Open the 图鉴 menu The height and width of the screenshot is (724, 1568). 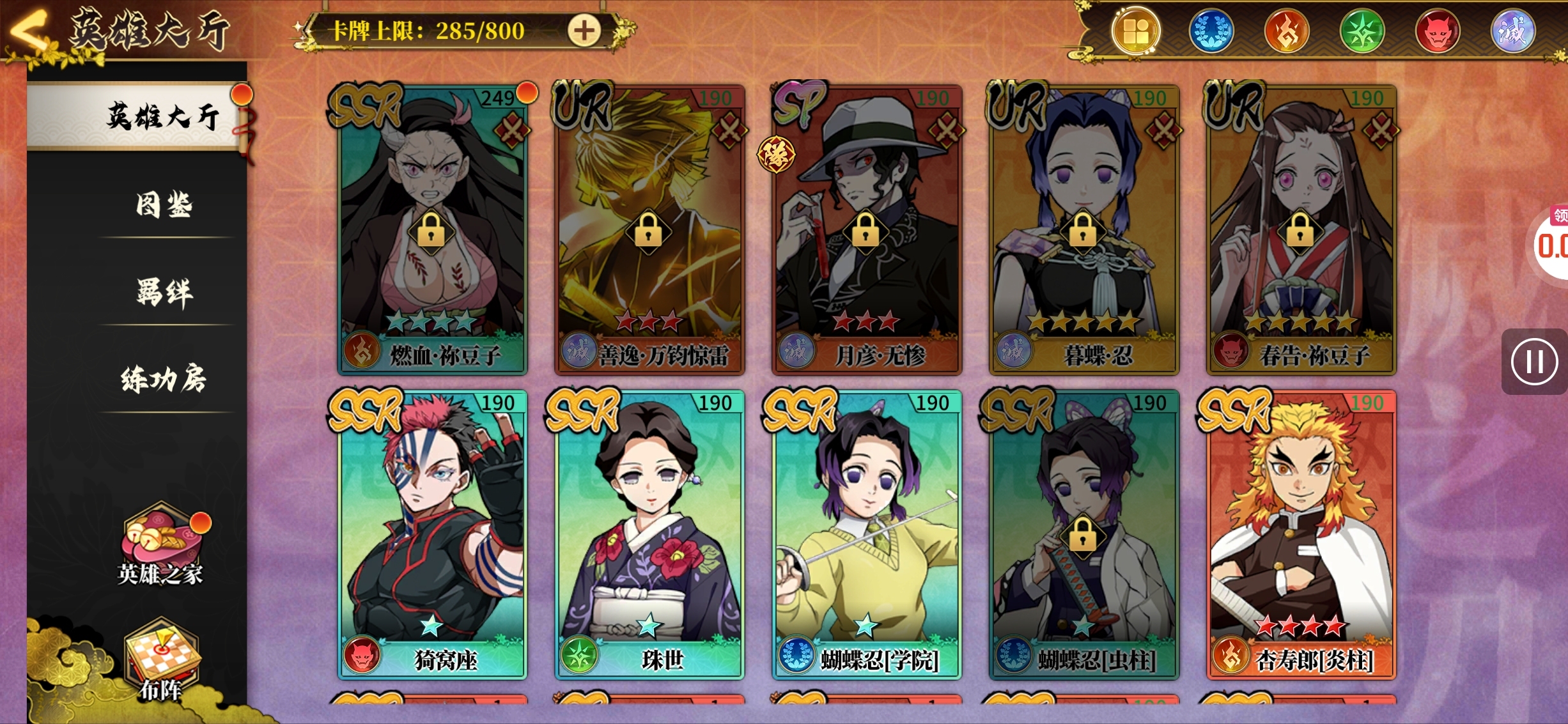coord(164,206)
